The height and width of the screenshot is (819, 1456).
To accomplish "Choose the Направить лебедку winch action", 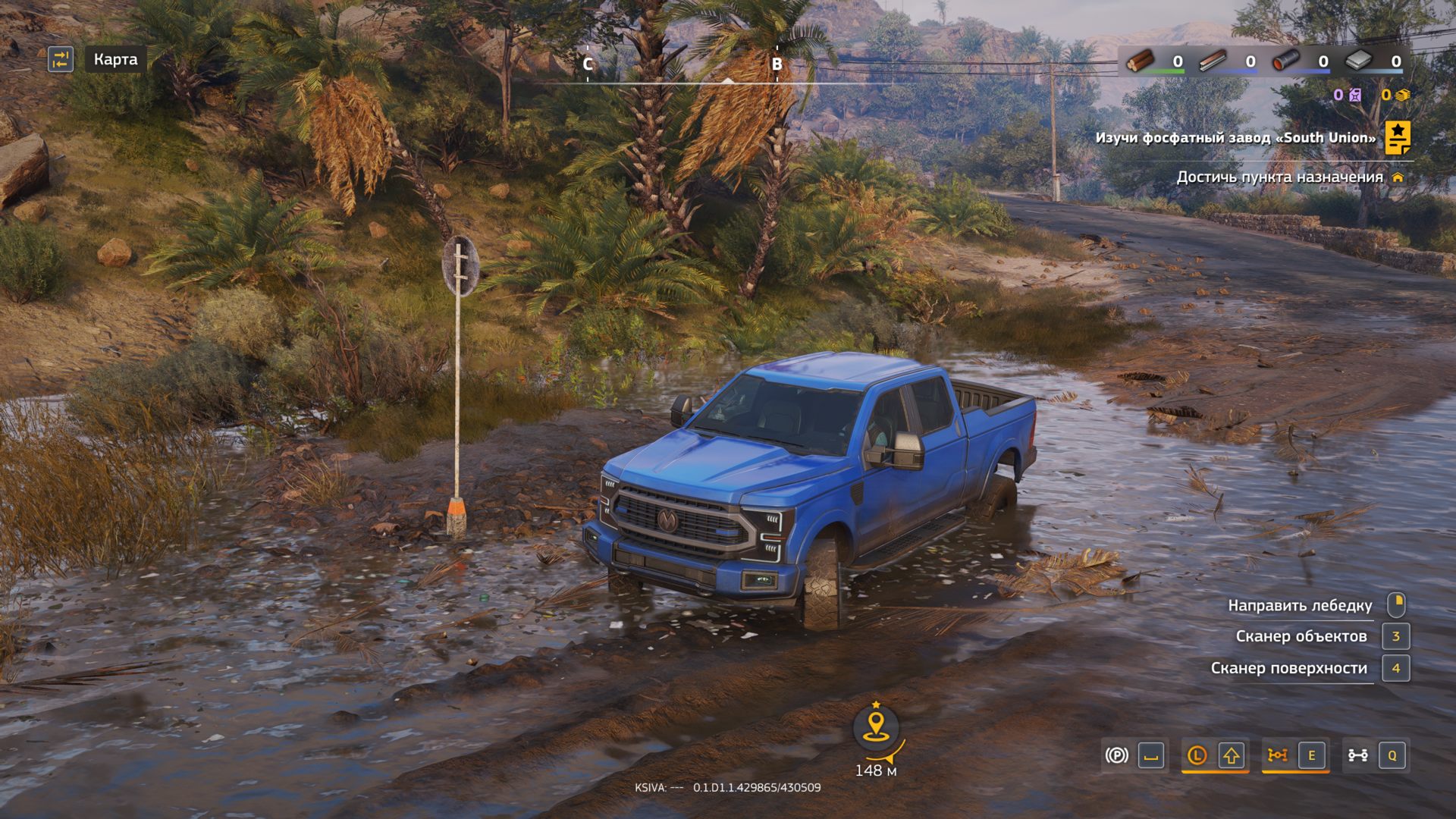I will [x=1300, y=605].
